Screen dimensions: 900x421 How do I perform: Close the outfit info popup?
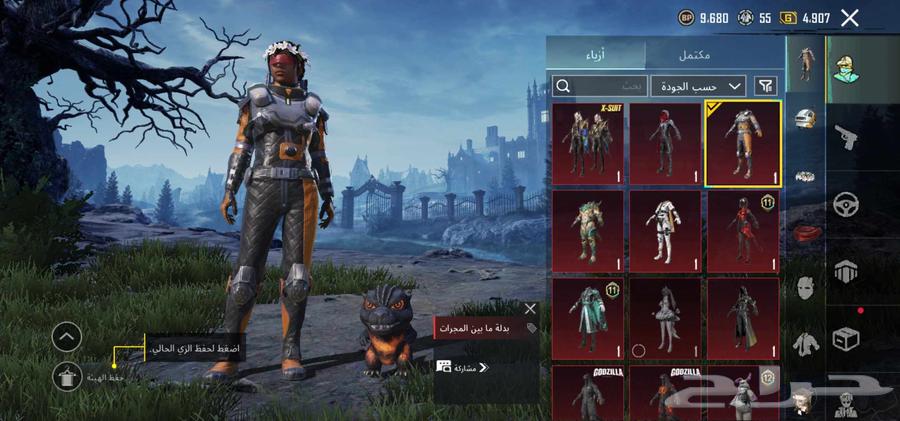(530, 309)
